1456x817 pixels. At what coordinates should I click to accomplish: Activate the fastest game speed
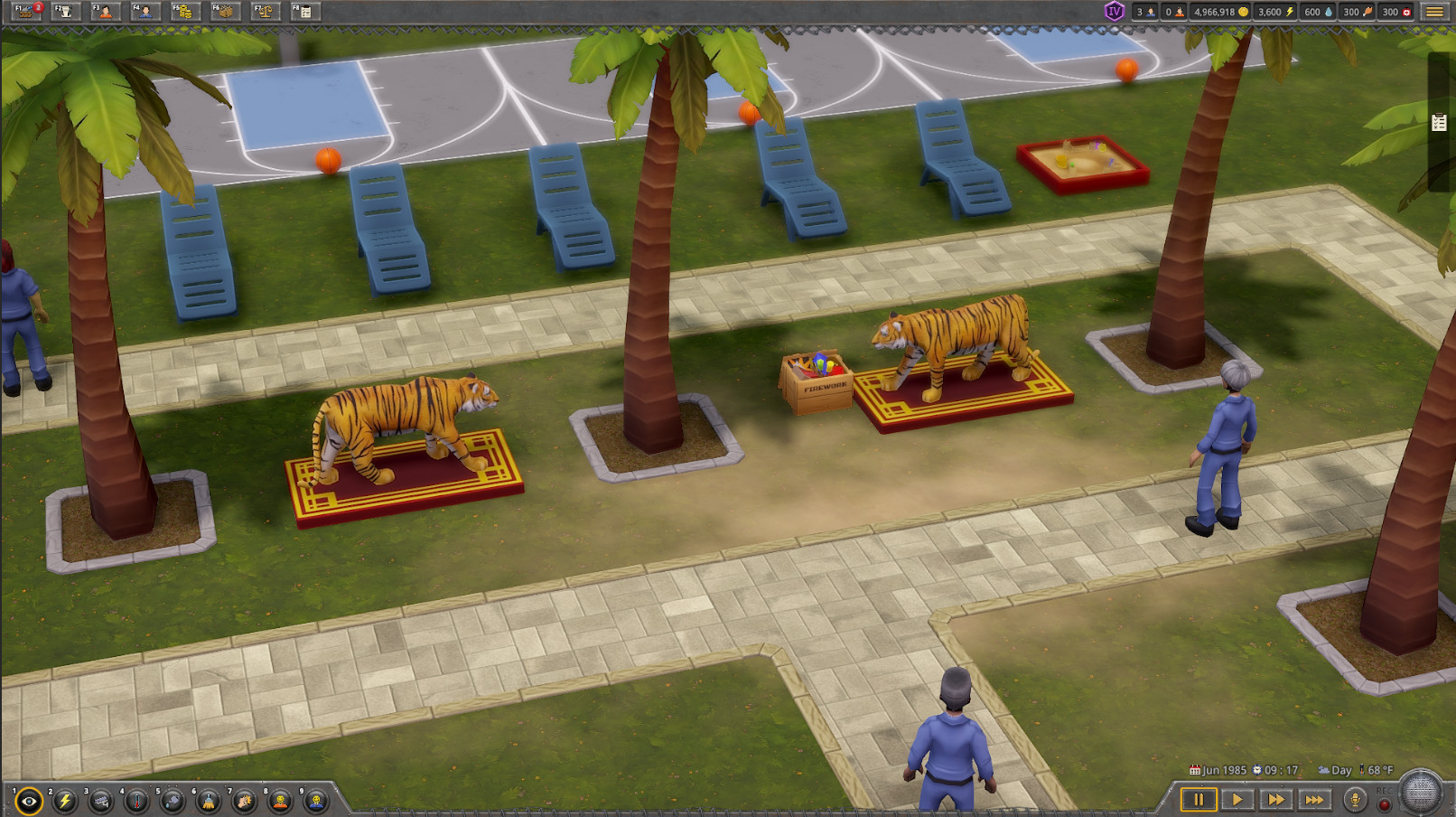[x=1315, y=800]
